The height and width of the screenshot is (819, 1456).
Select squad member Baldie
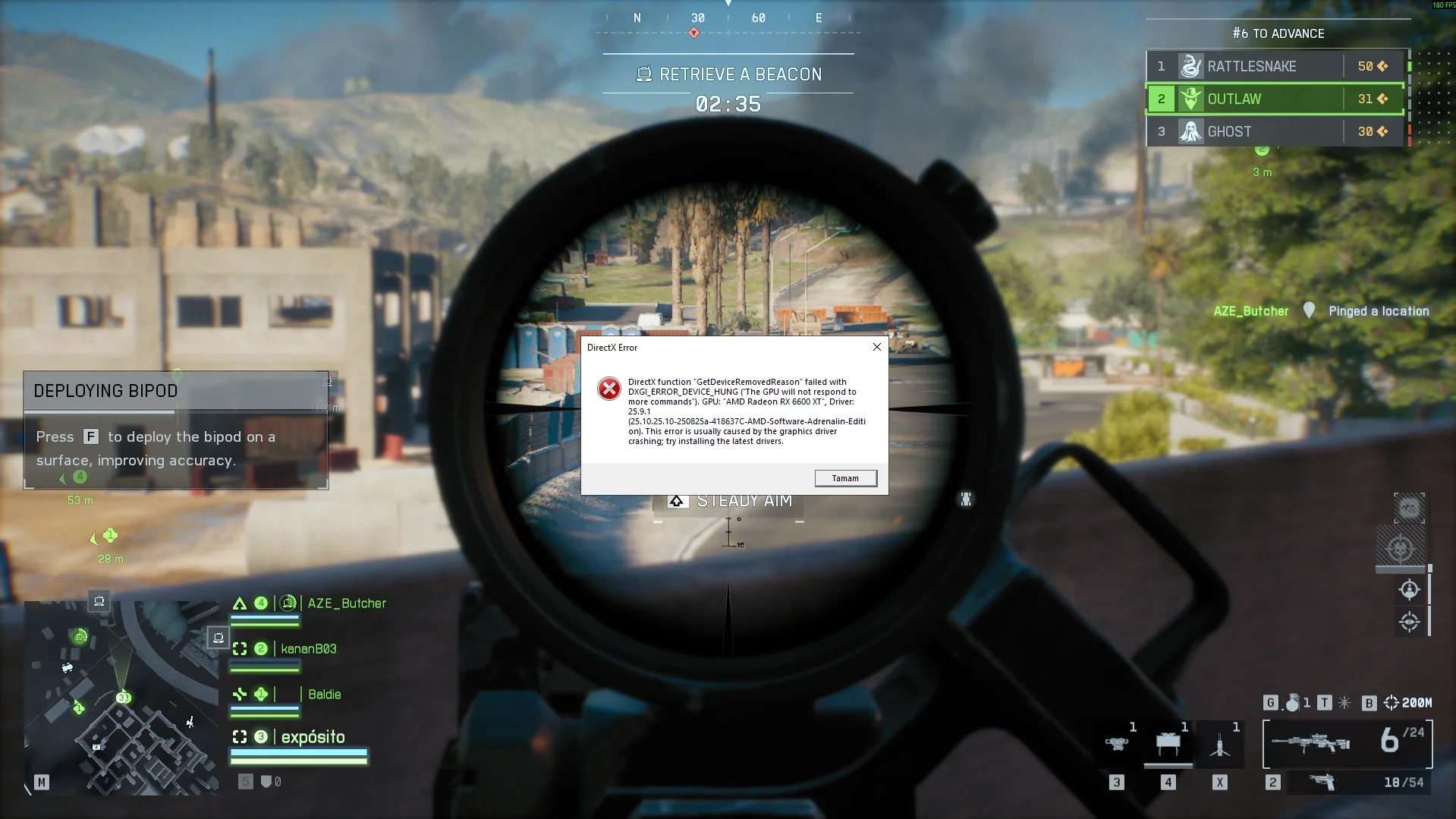click(x=324, y=695)
